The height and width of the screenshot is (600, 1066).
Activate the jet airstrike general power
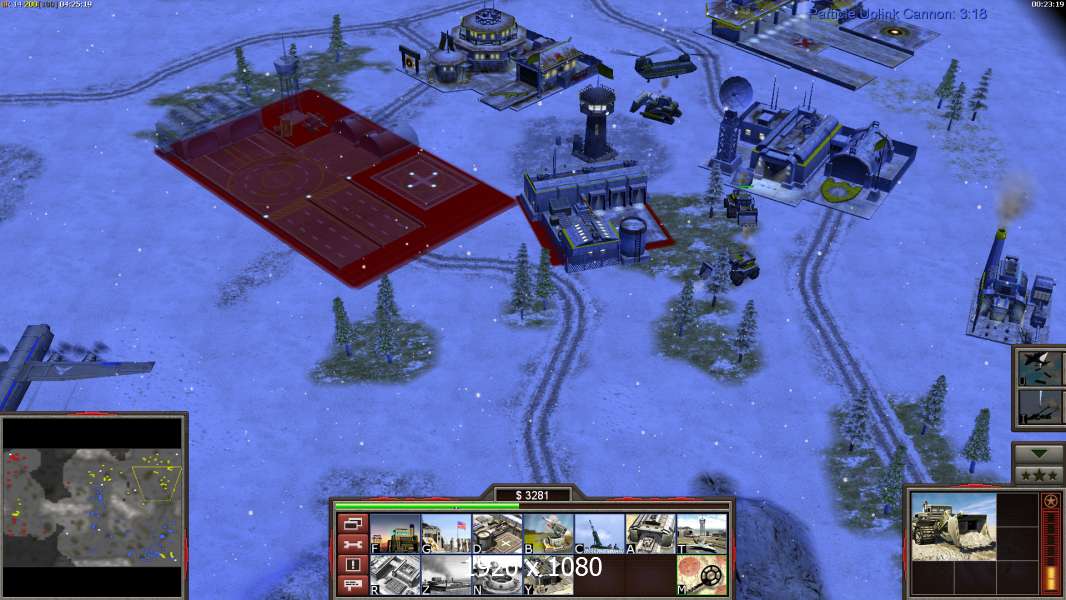[1037, 367]
